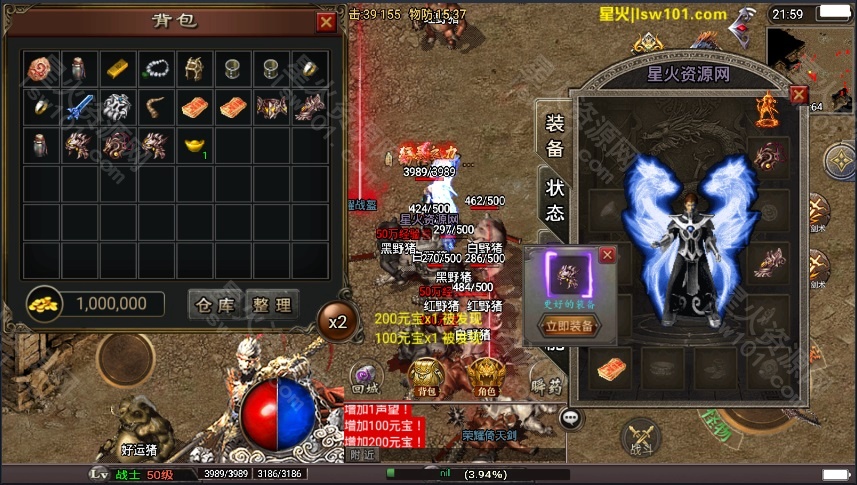
Task: Switch to the 状态 status tab
Action: tap(554, 198)
